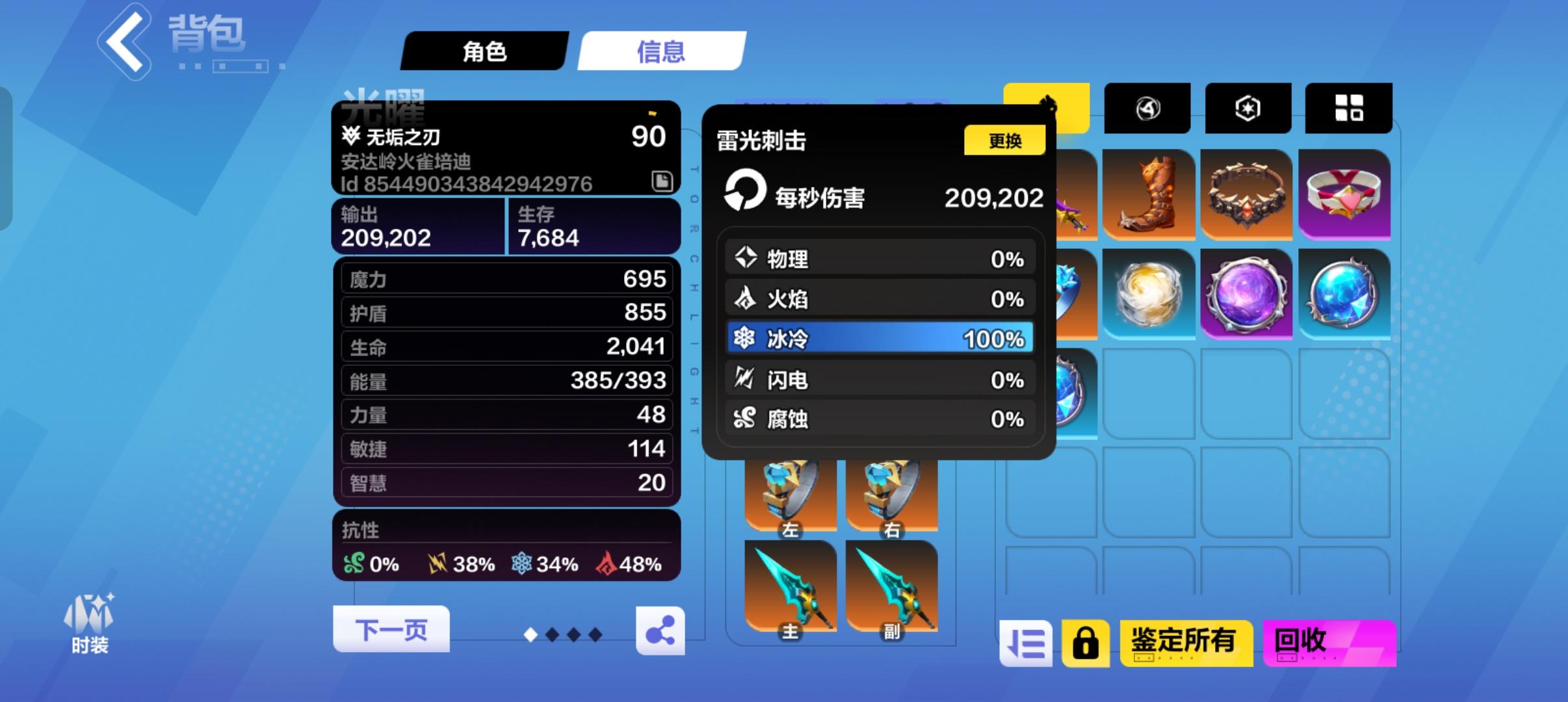Viewport: 1568px width, 702px height.
Task: Switch to the 角色 tab
Action: pos(484,51)
